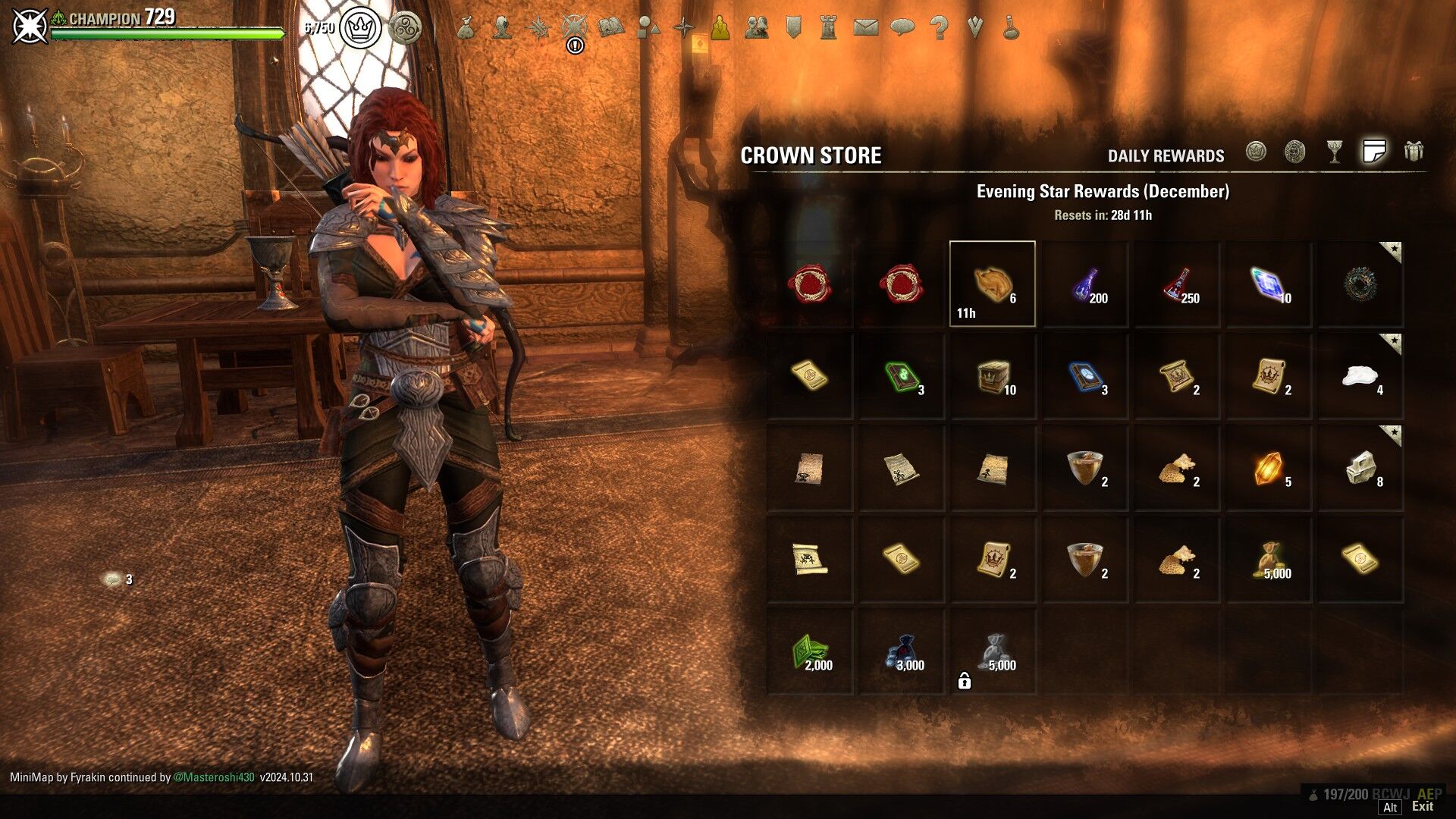Select the dark wreath milestone reward
The image size is (1456, 819).
click(x=1360, y=284)
